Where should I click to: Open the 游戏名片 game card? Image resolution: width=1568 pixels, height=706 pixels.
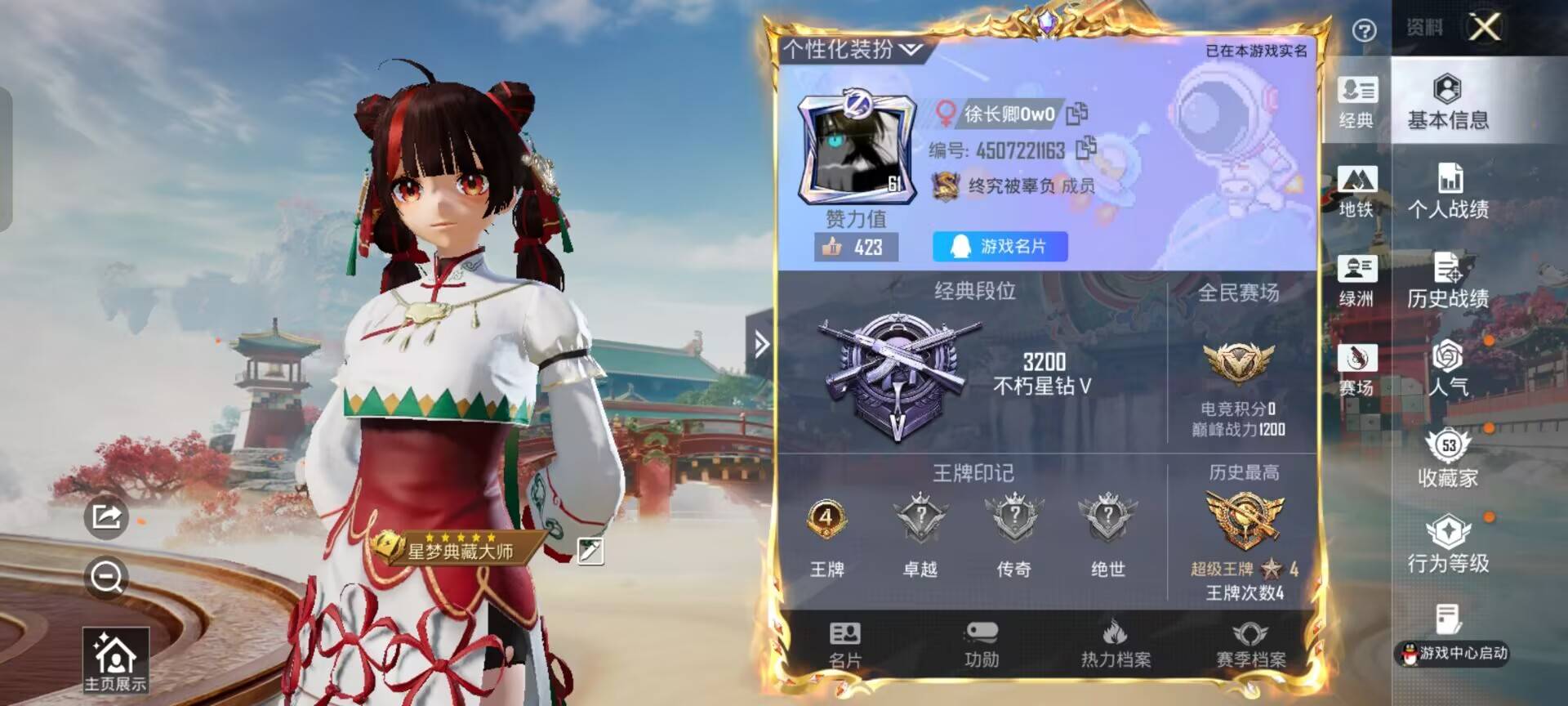tap(1000, 247)
